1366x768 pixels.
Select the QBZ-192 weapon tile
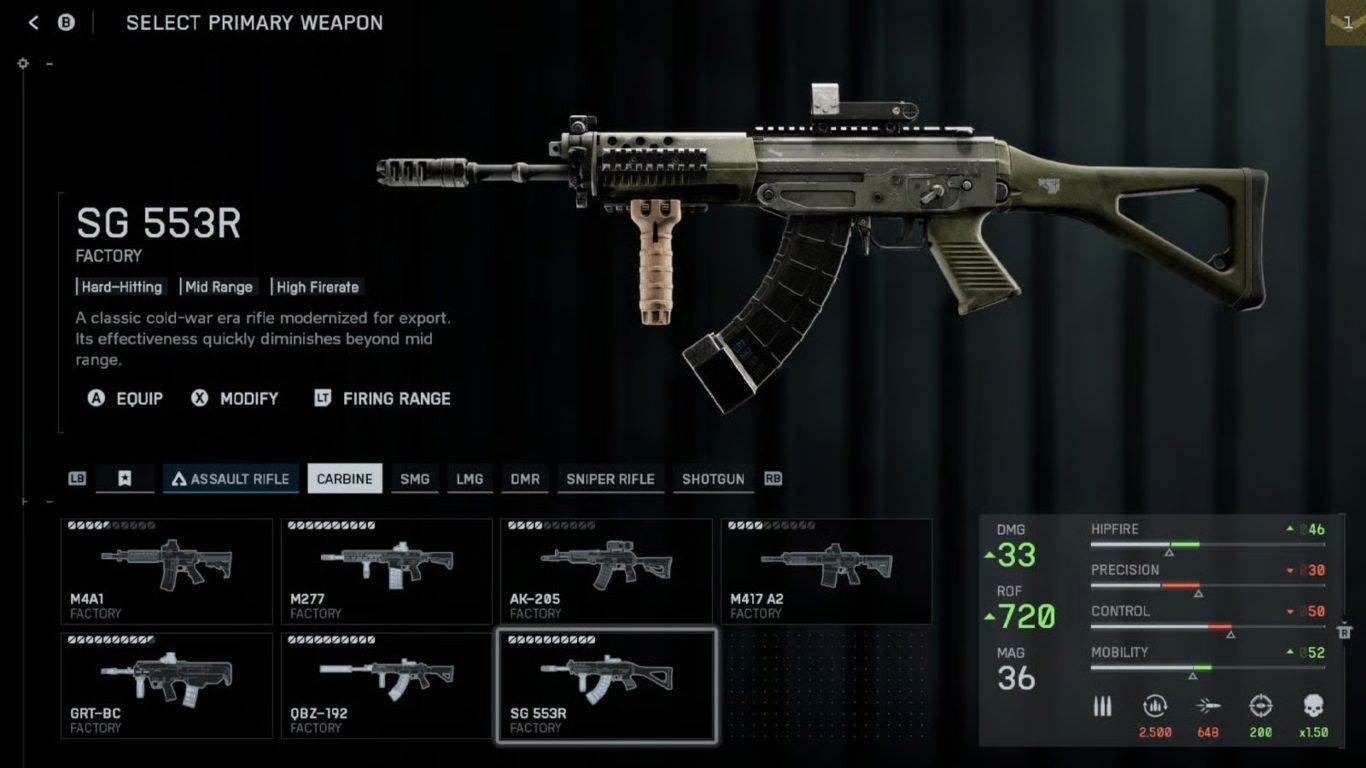pyautogui.click(x=386, y=685)
